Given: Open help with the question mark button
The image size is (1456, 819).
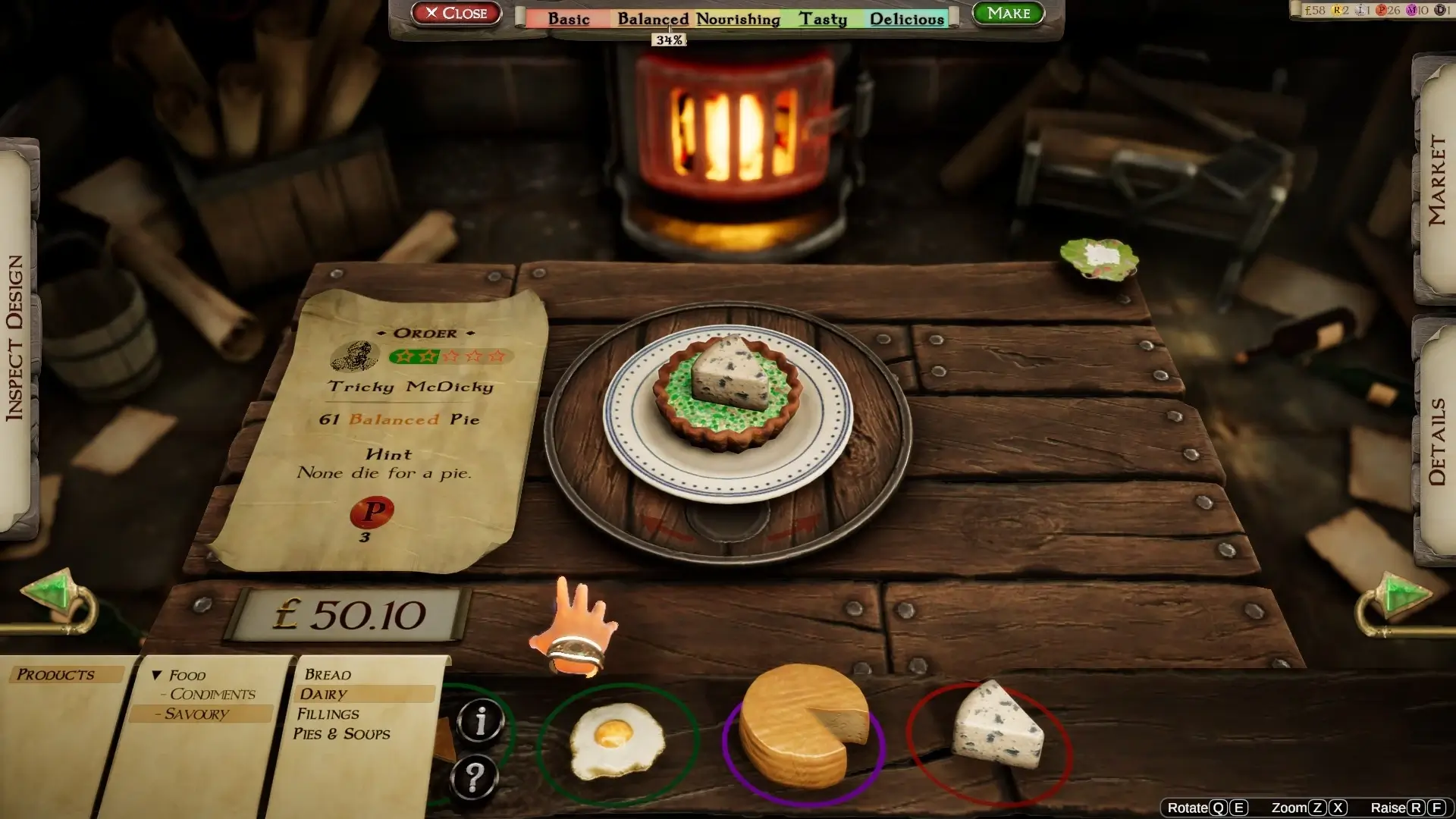Looking at the screenshot, I should pos(474,777).
